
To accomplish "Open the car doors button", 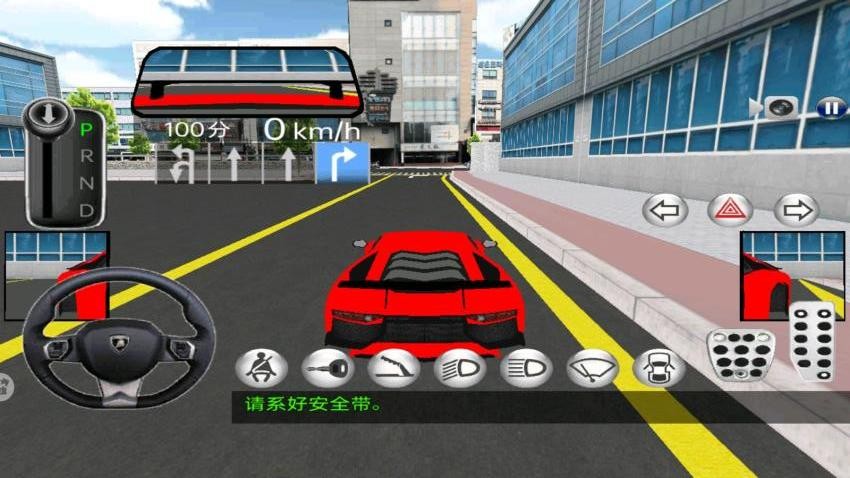I will point(658,368).
